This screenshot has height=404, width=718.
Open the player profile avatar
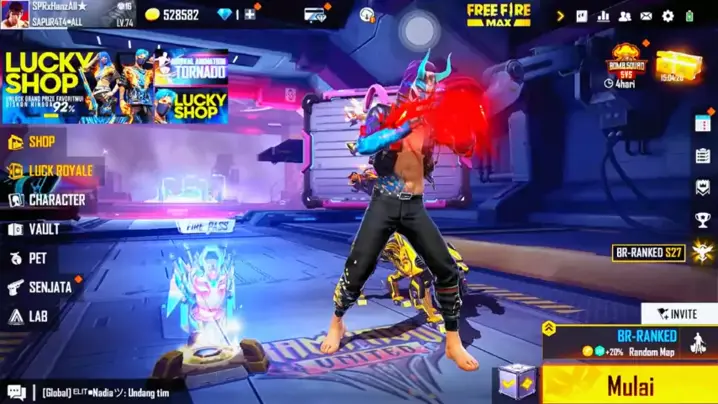click(14, 14)
